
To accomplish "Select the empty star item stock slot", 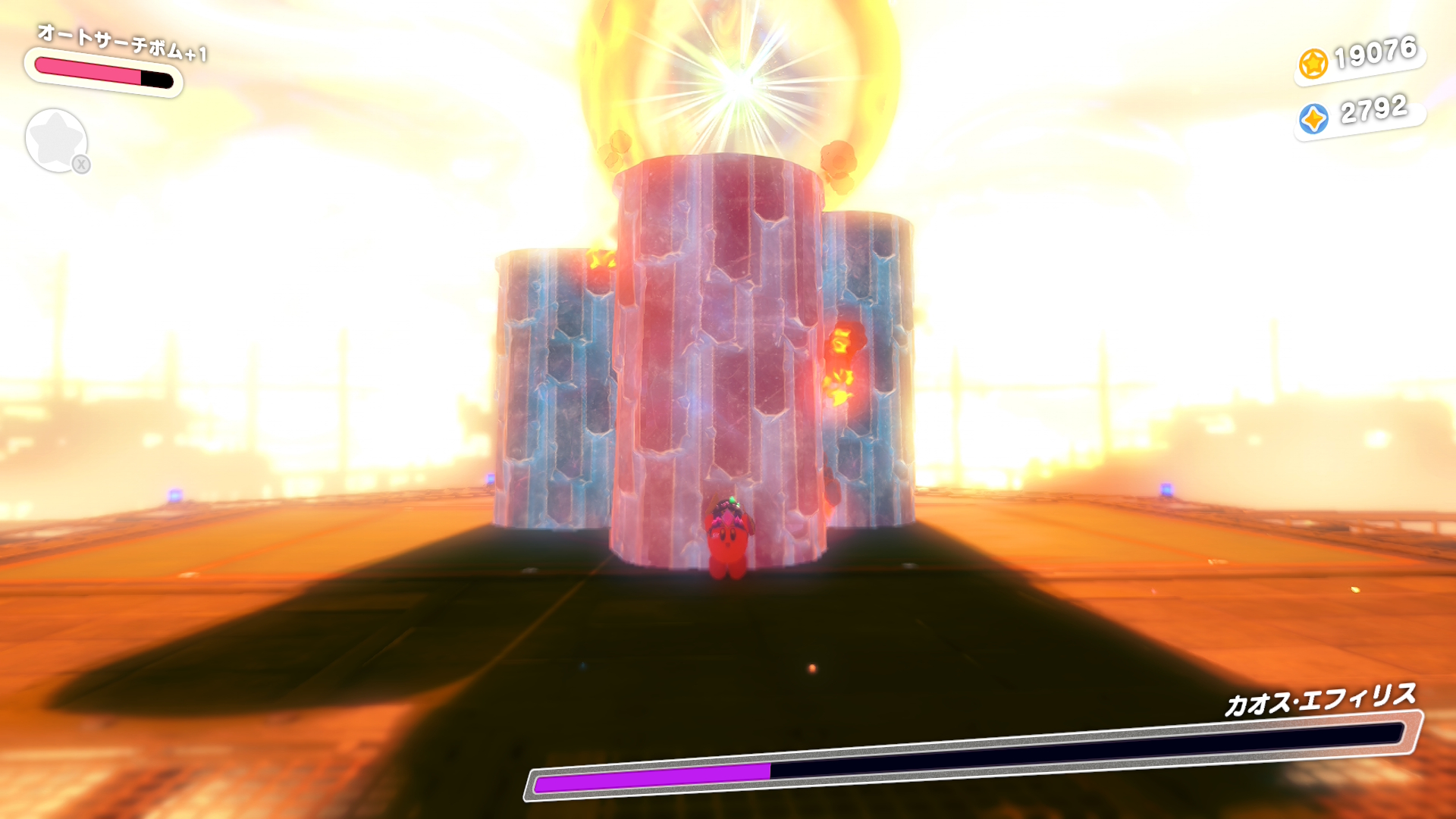I will (56, 140).
